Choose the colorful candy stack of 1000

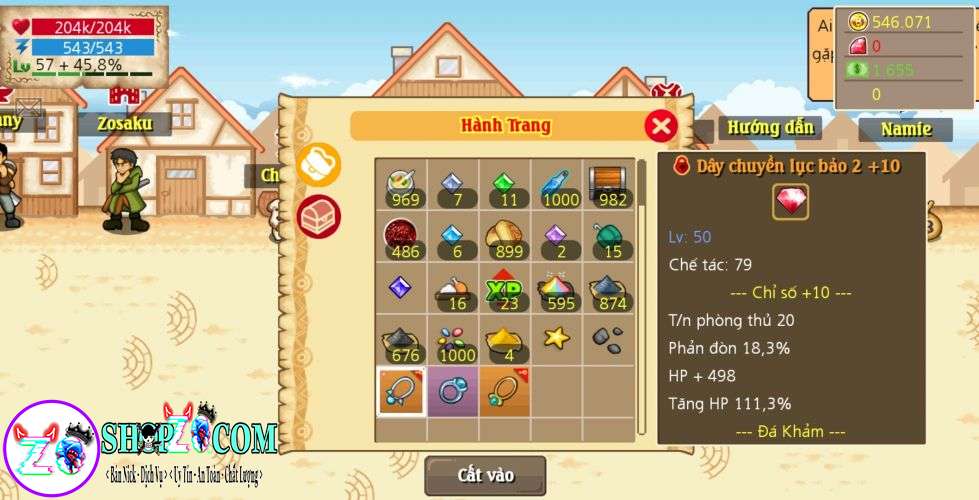click(453, 341)
